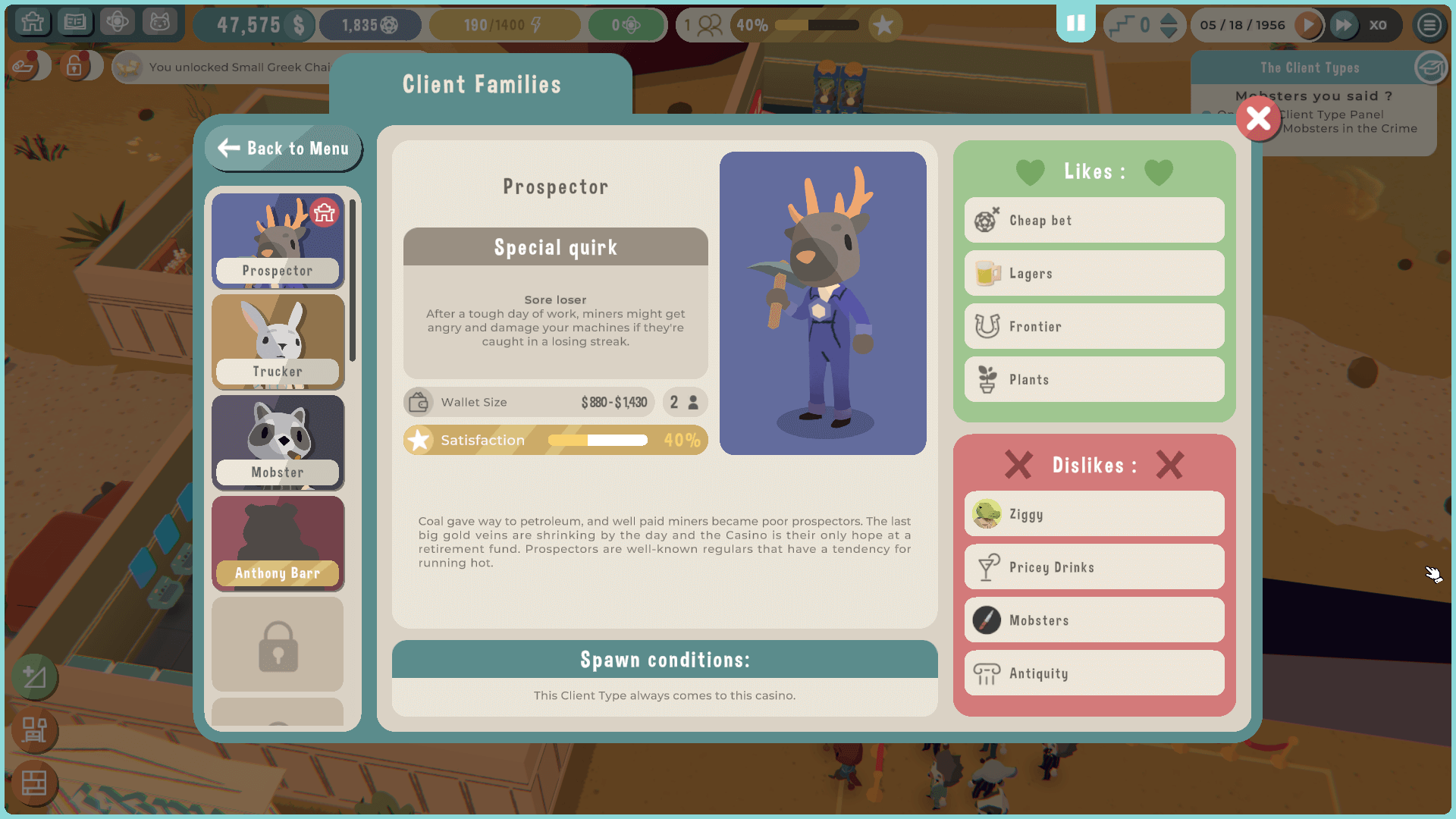The image size is (1456, 819).
Task: Select the Prospector client card
Action: [x=278, y=241]
